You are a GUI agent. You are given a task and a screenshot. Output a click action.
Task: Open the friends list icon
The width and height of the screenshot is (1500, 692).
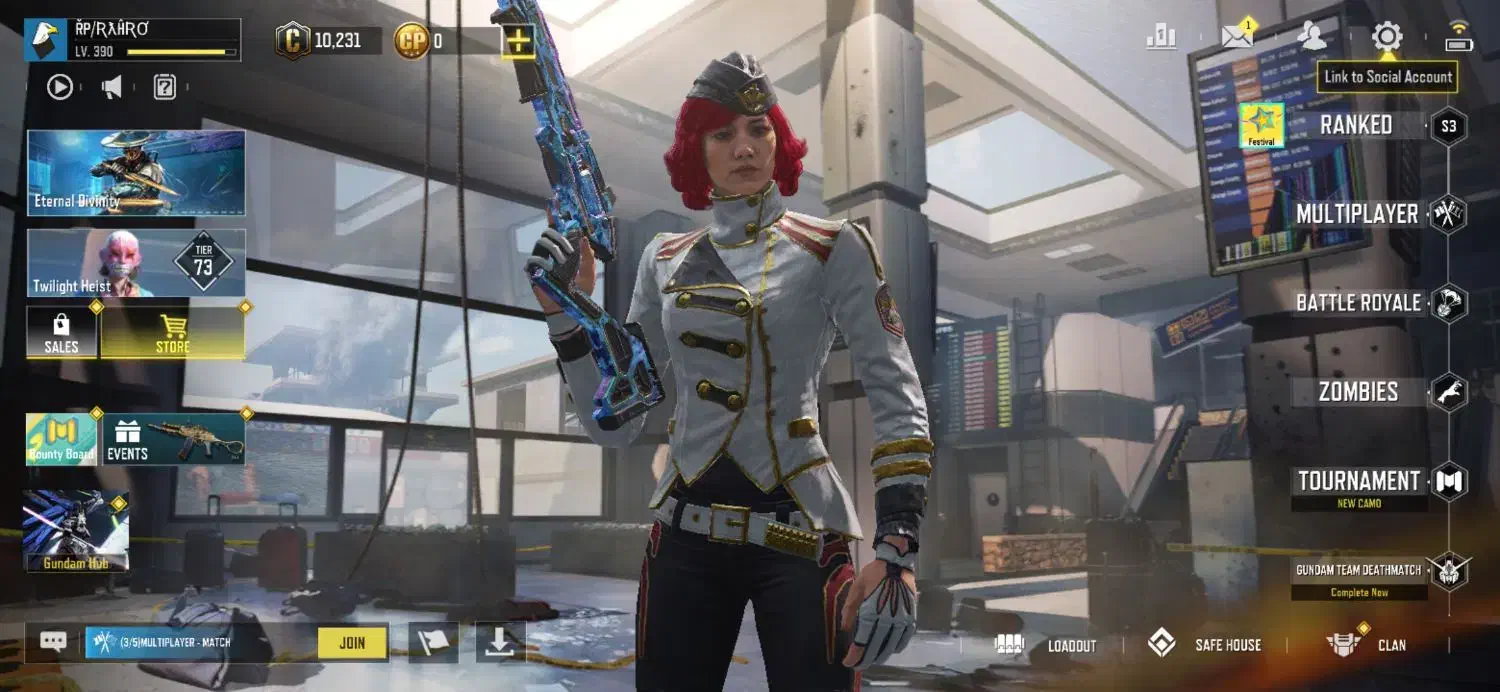(1311, 38)
